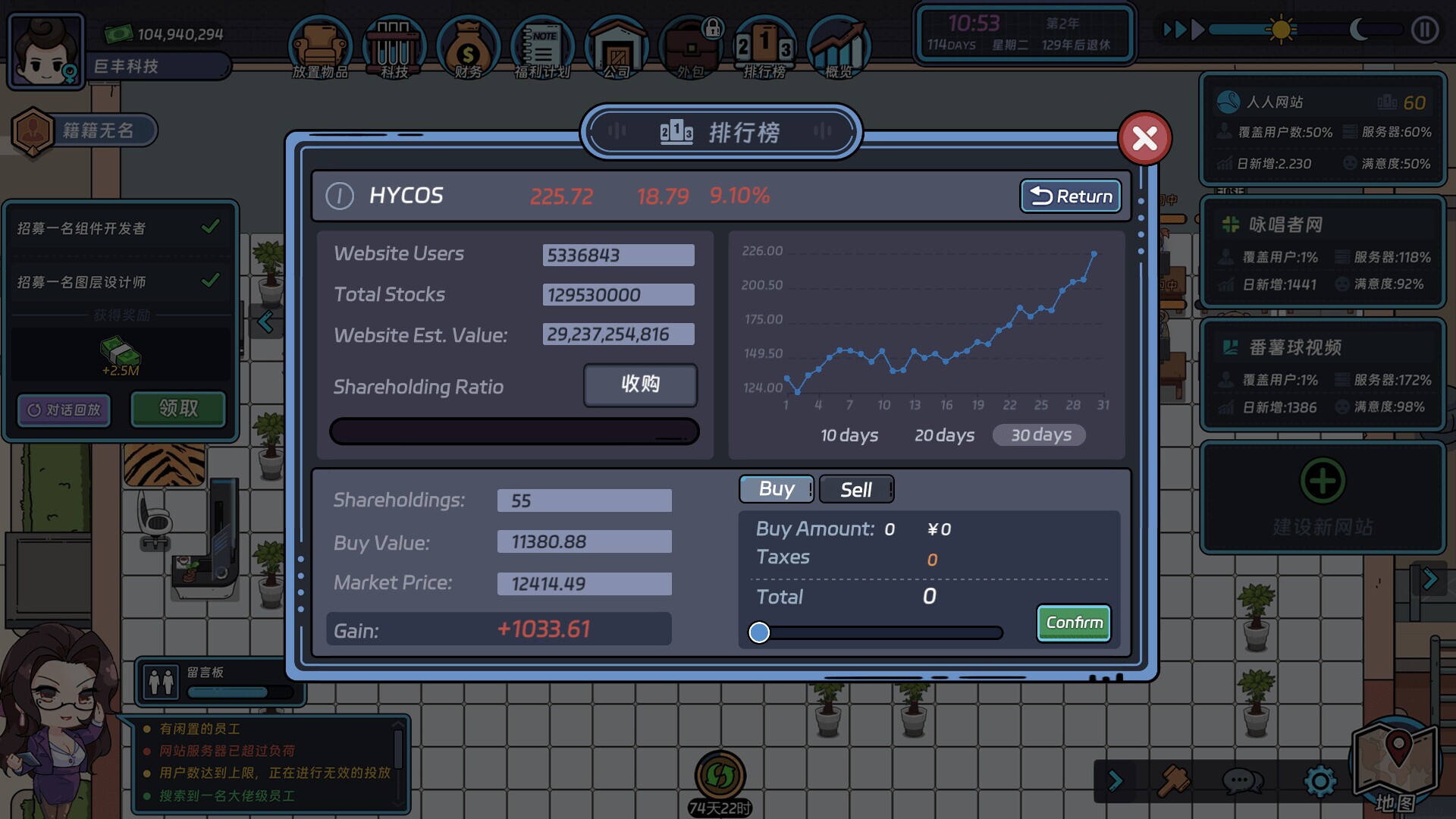Screen dimensions: 1456x819
Task: Switch chart to 30 days view
Action: tap(1039, 435)
